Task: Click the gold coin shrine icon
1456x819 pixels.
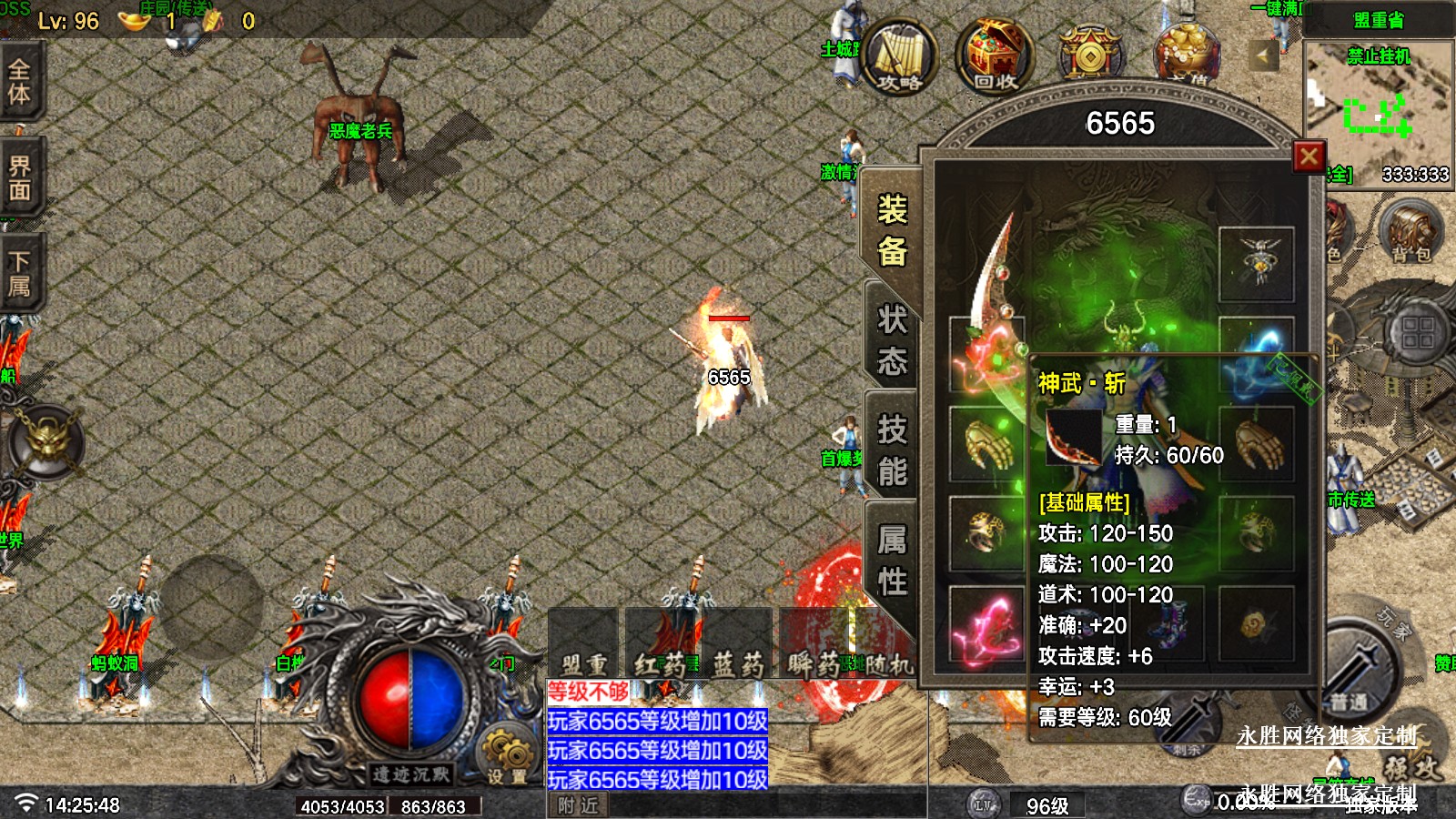Action: tap(1089, 55)
